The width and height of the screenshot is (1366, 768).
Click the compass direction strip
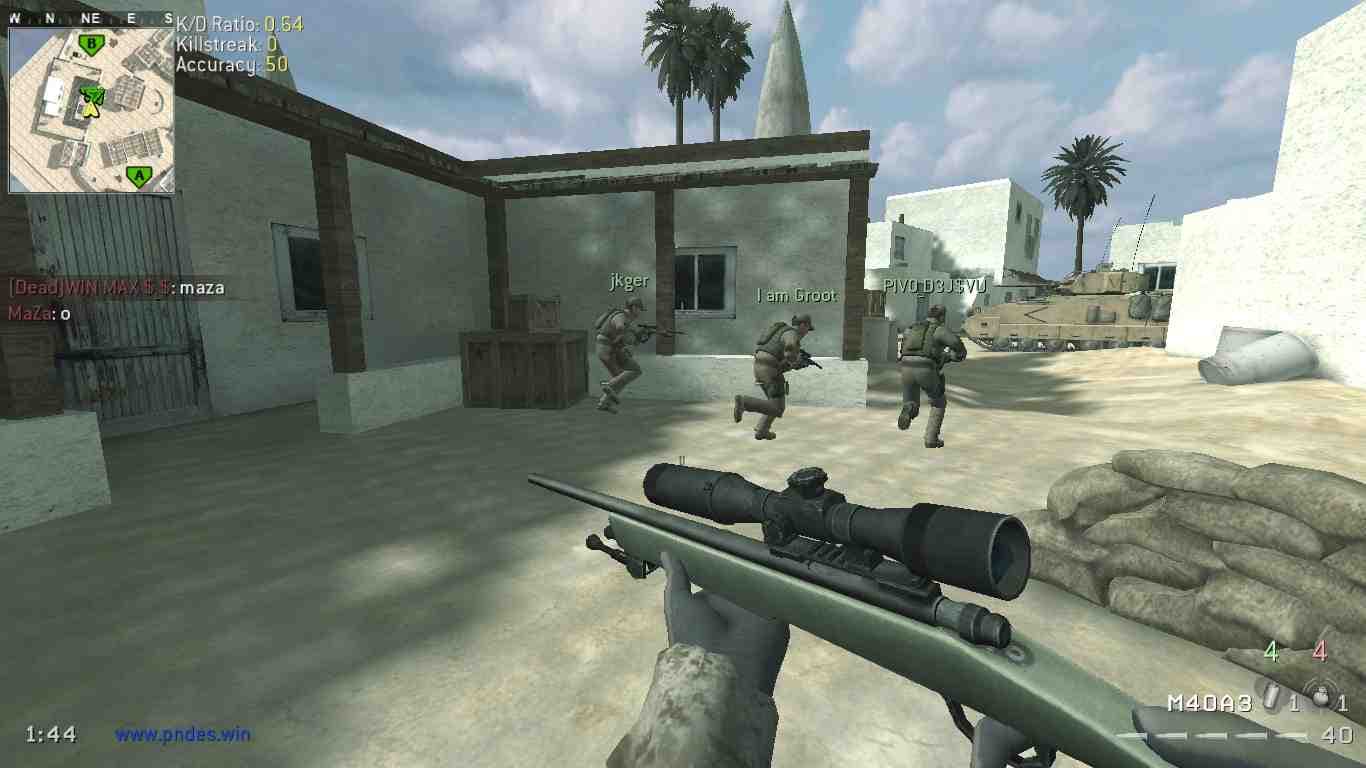click(90, 18)
